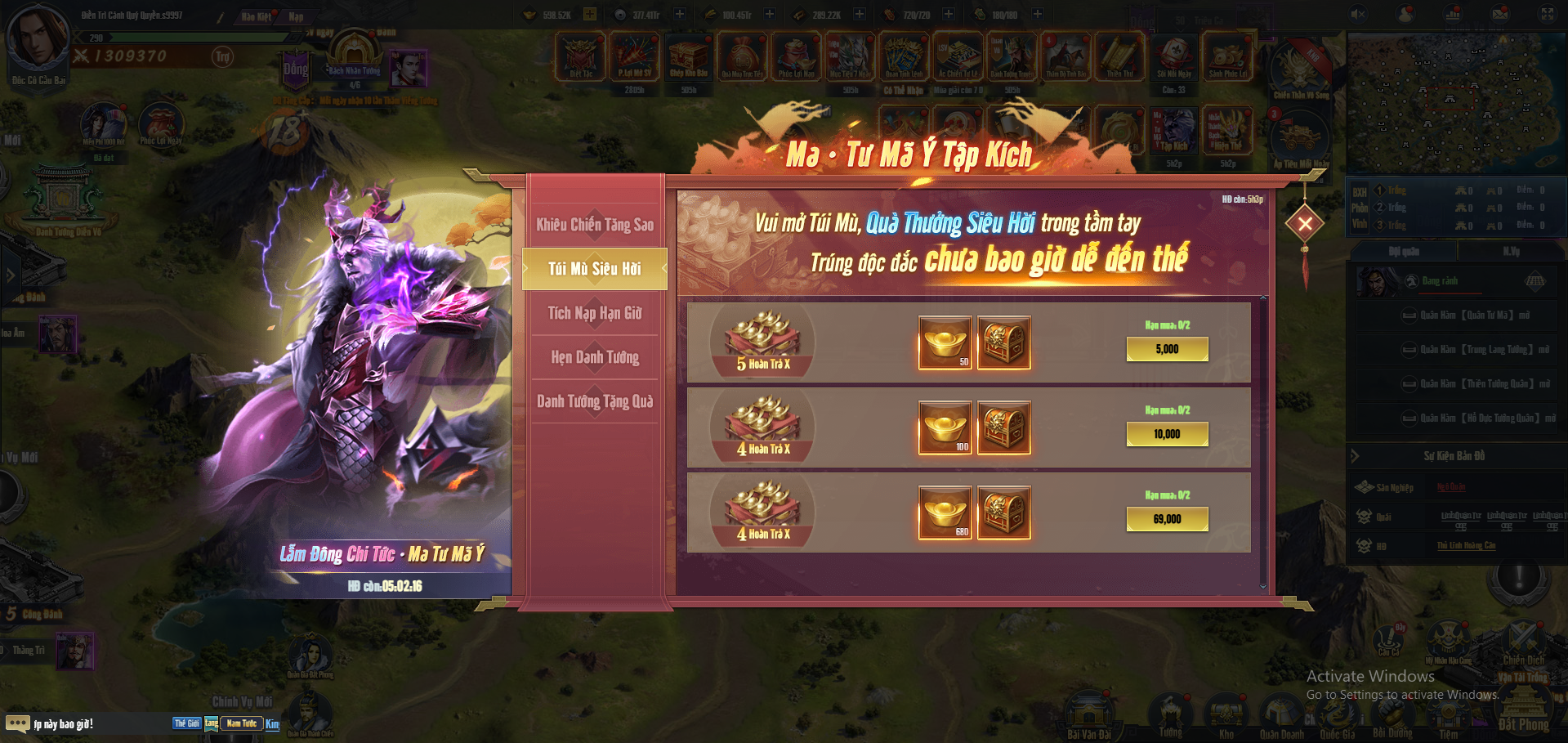Switch to Danh Tướng Tặng Quà tab
The width and height of the screenshot is (1568, 743).
pos(595,401)
